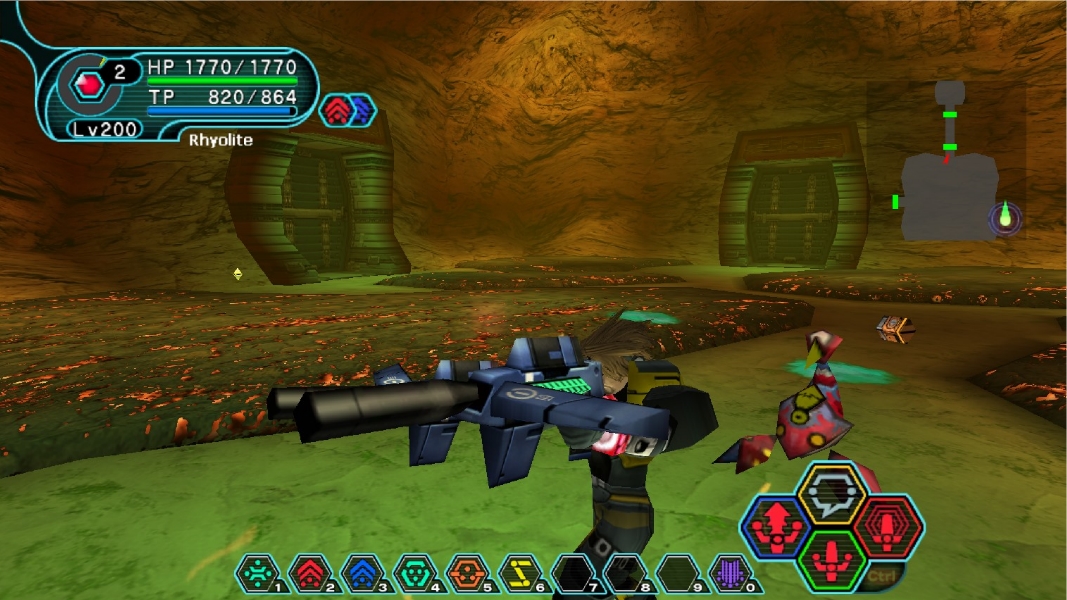The width and height of the screenshot is (1067, 600).
Task: Click the blue chevron buff status icon
Action: tap(360, 110)
